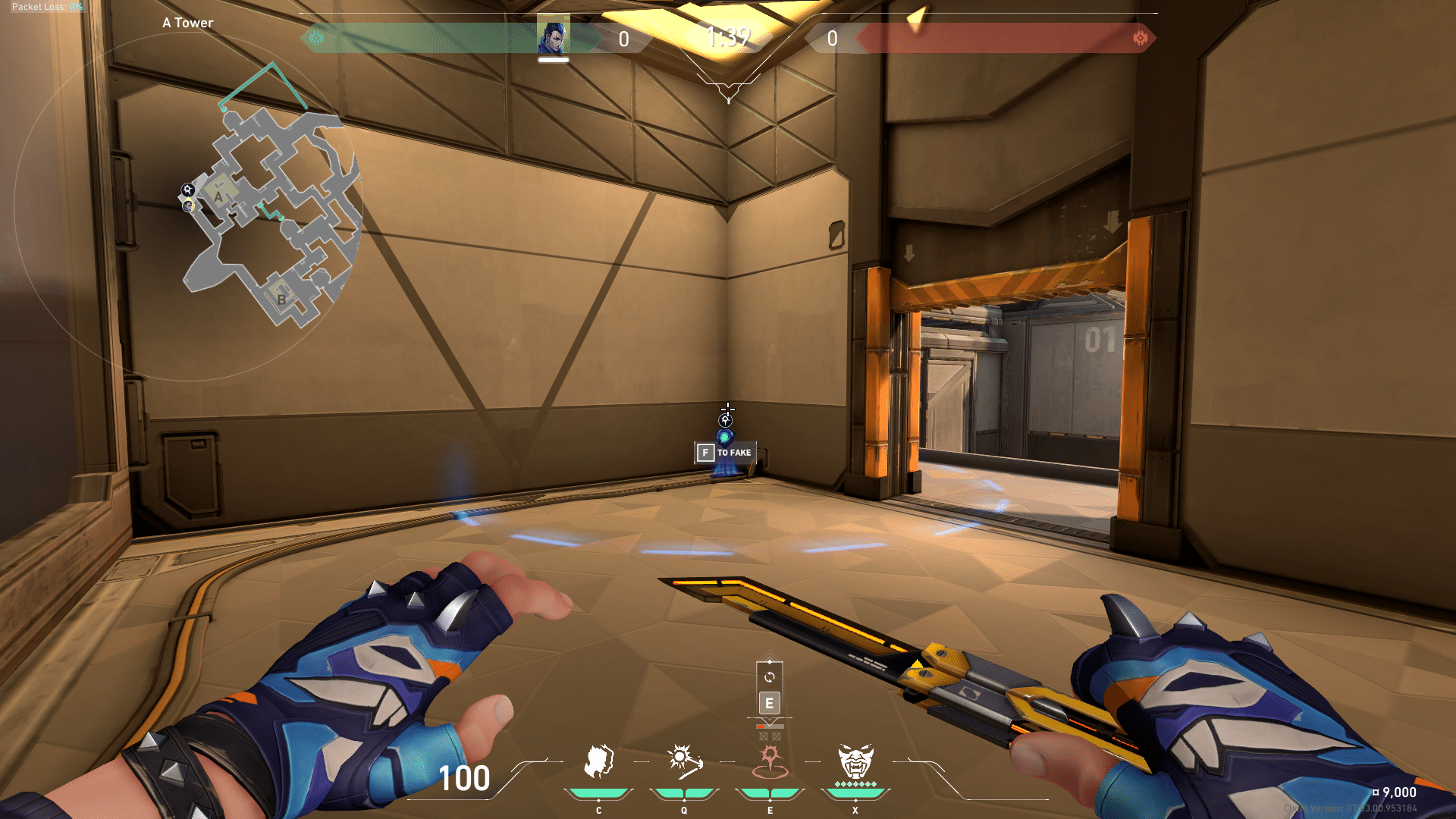Click Yoru's agent portrait in top bar

(x=554, y=37)
